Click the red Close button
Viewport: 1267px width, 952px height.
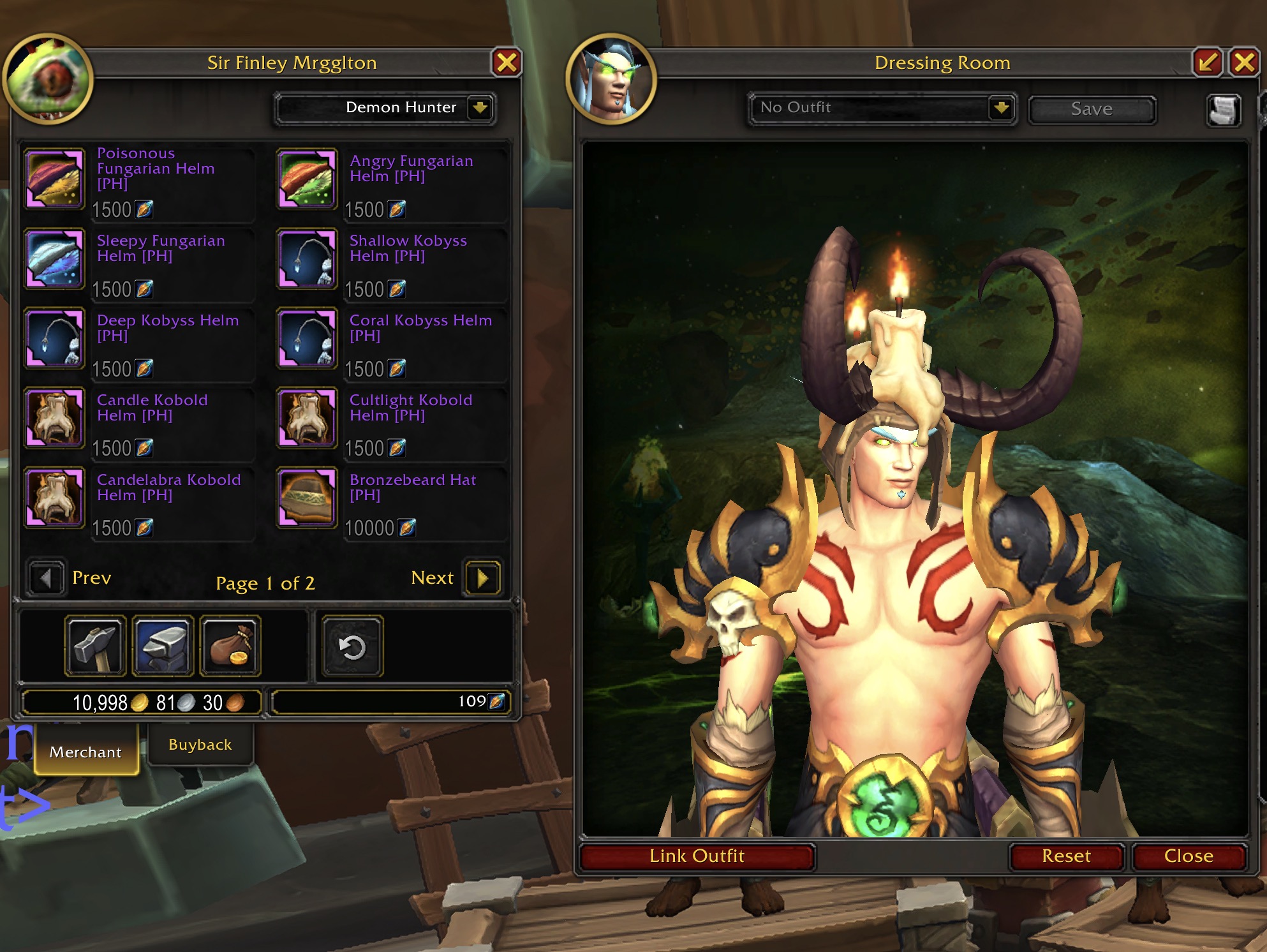tap(1189, 856)
